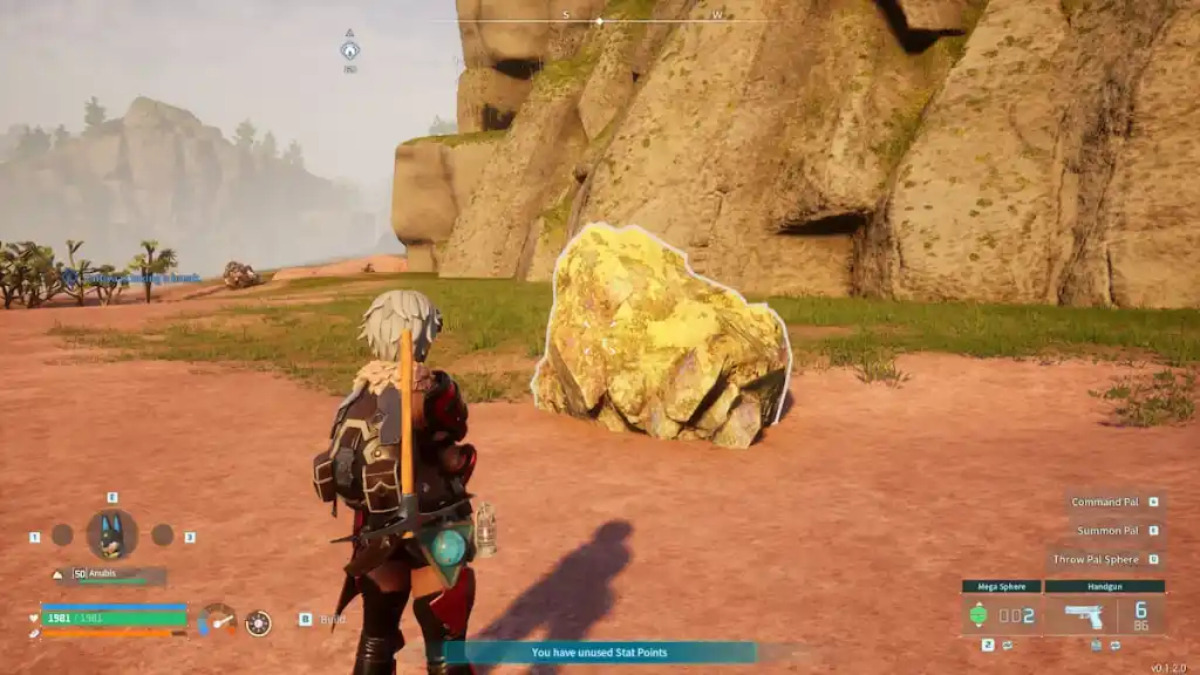Select the Handgun weapon slot
Image resolution: width=1200 pixels, height=675 pixels.
point(1103,614)
